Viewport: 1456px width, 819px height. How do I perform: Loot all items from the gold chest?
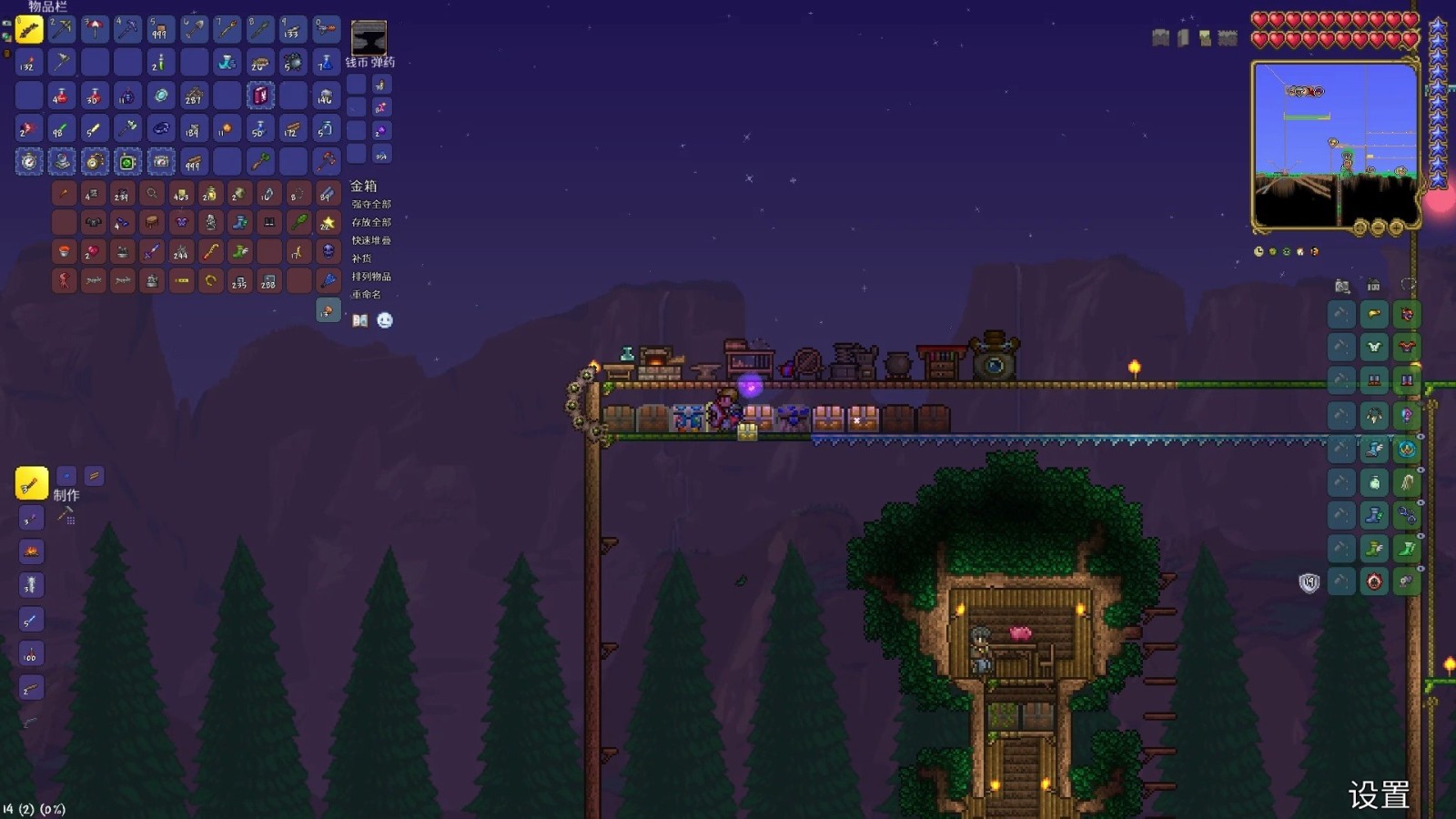(371, 204)
